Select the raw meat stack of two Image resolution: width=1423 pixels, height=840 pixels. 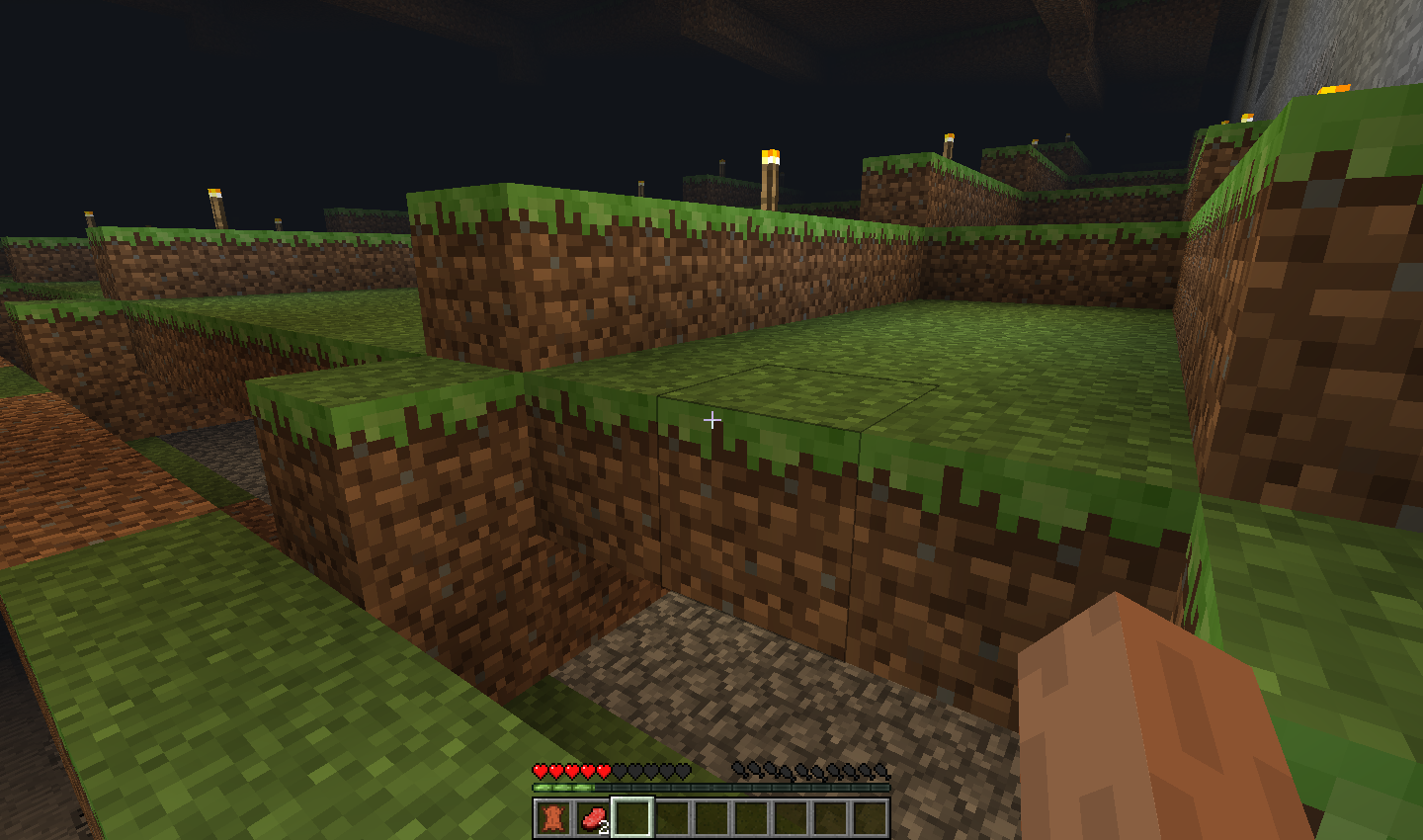[593, 818]
